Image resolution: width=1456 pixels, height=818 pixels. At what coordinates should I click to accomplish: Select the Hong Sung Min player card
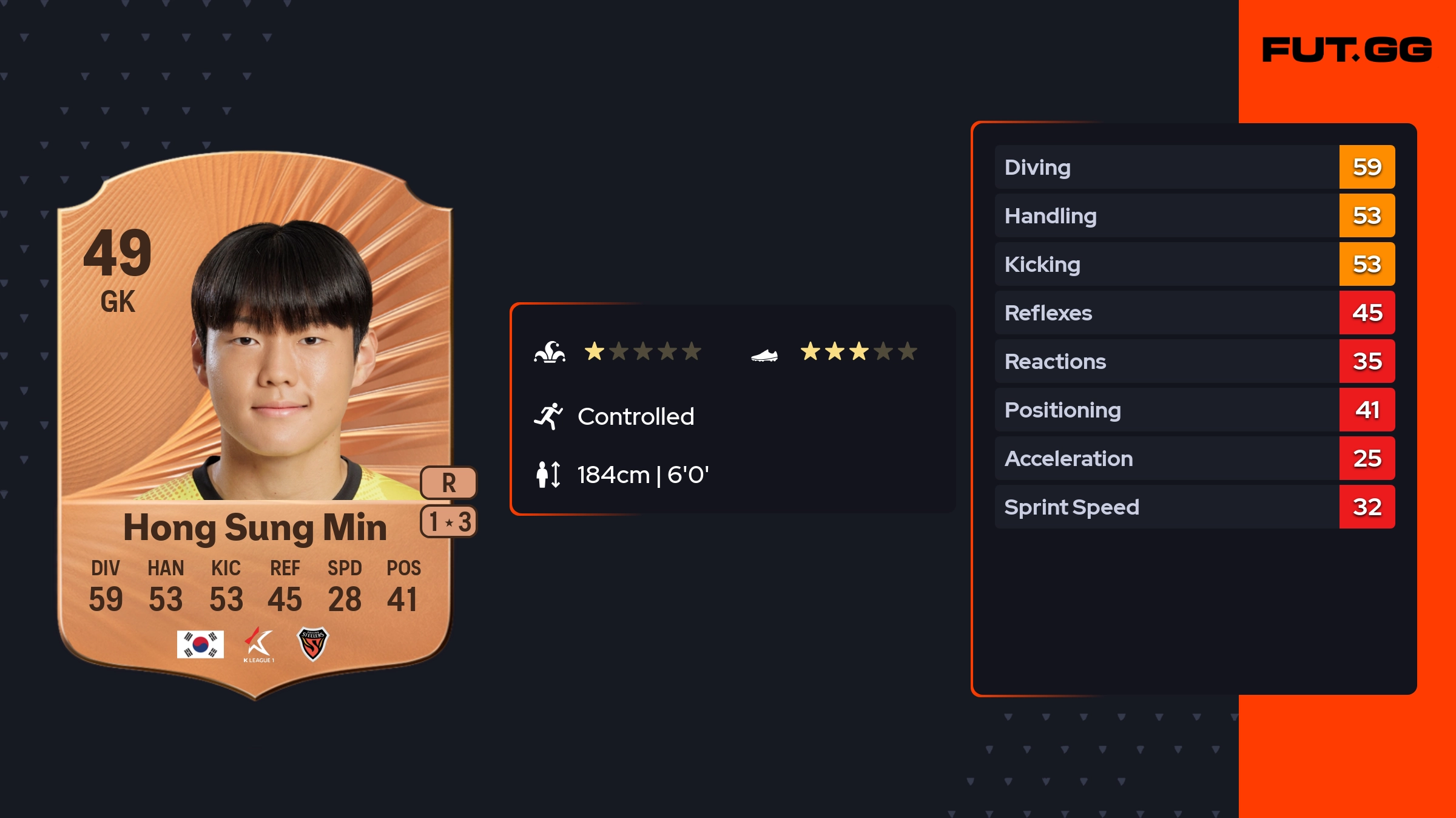coord(255,425)
